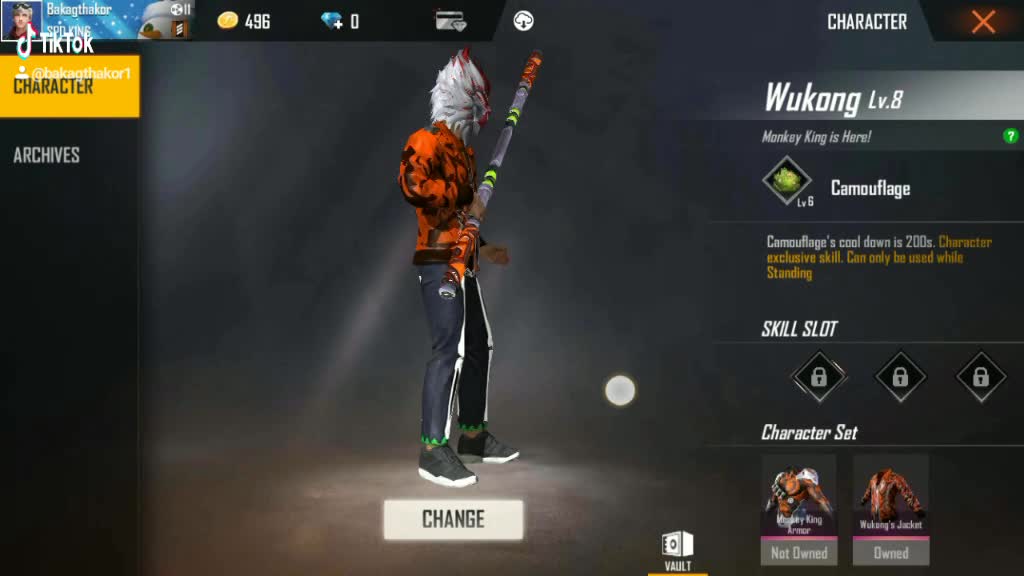This screenshot has height=576, width=1024.
Task: Tap the Camouflage skill icon
Action: tap(788, 181)
